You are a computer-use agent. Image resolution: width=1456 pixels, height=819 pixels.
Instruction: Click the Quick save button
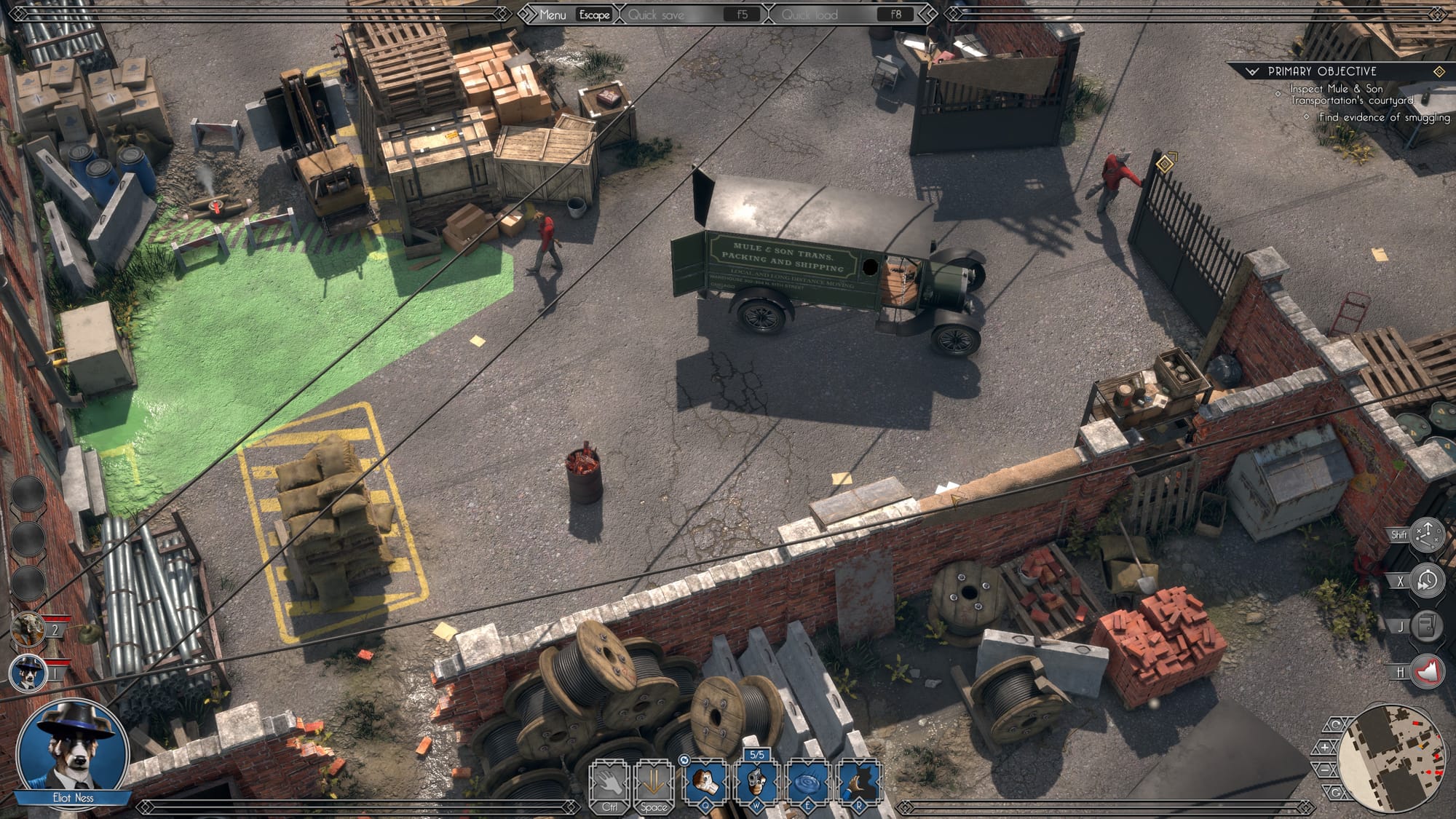(x=656, y=15)
